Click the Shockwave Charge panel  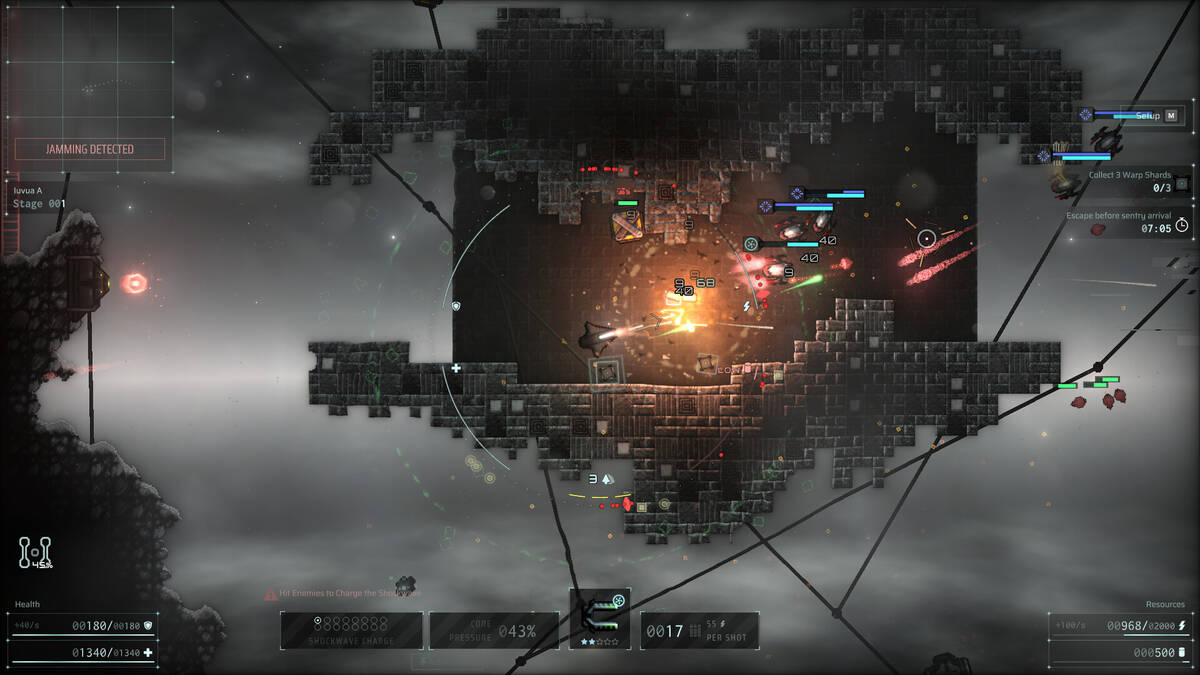(x=350, y=630)
